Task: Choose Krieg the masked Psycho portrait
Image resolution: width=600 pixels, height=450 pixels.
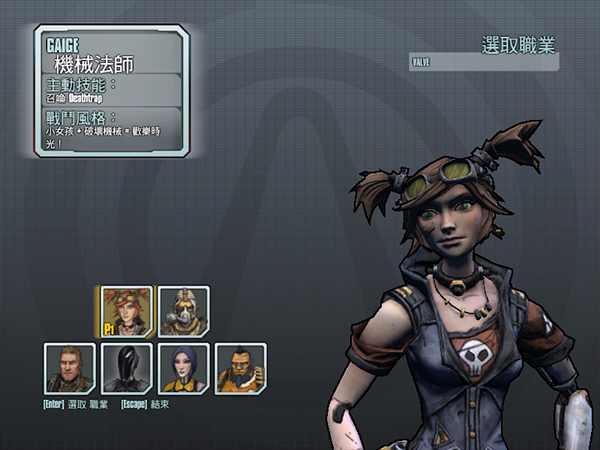Action: tap(183, 311)
